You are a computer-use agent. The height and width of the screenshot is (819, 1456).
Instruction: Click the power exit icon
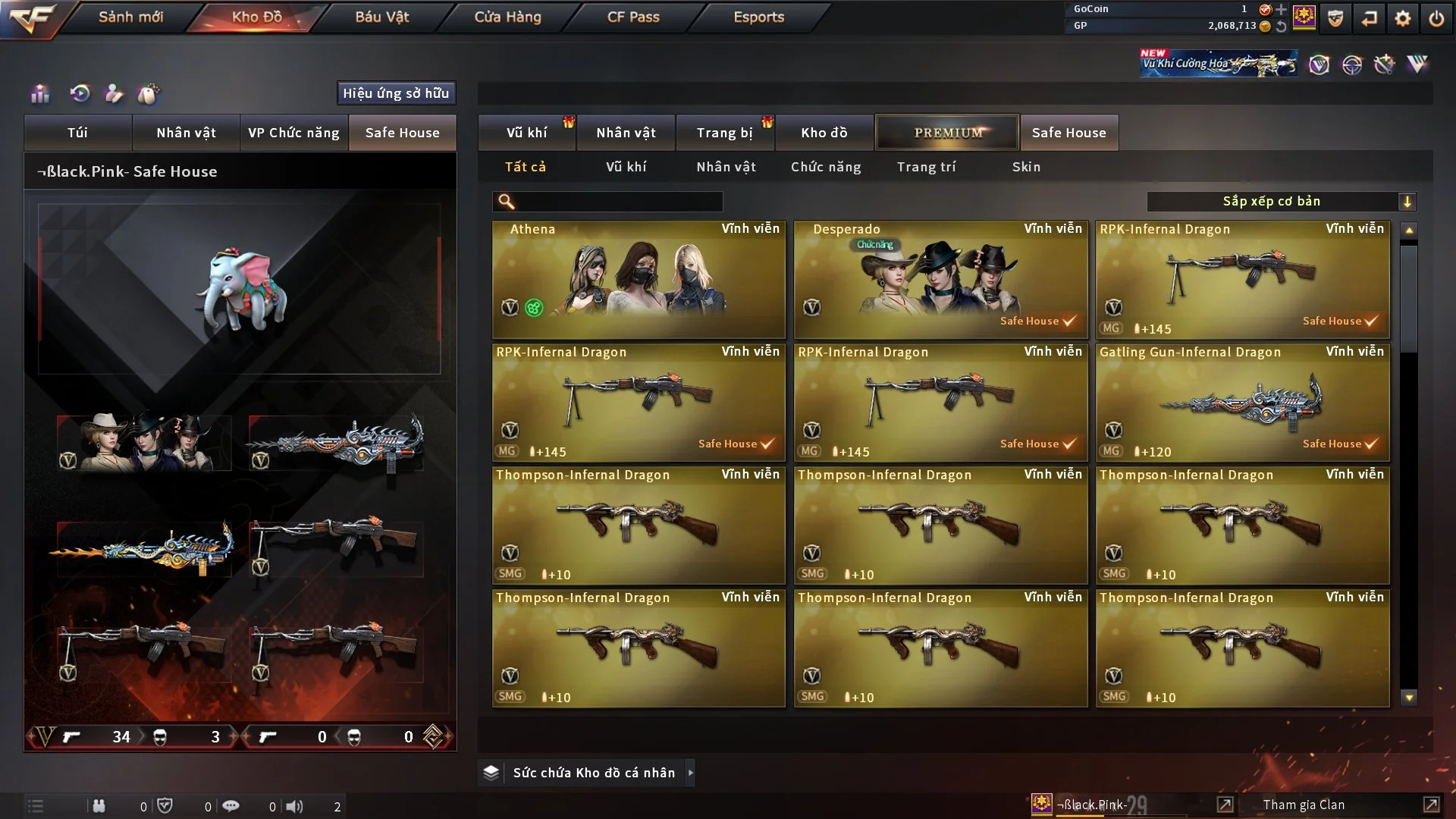[1436, 18]
